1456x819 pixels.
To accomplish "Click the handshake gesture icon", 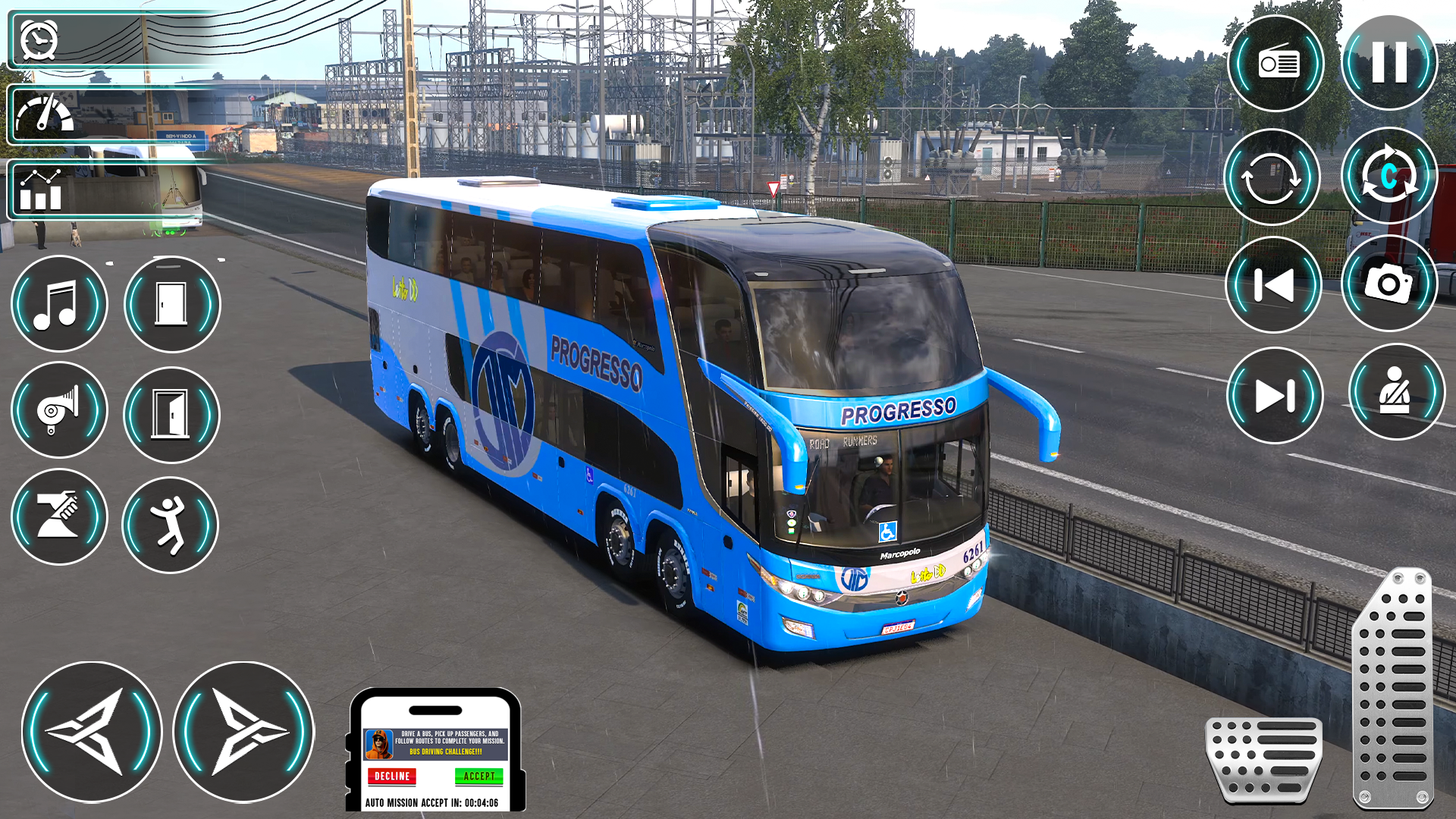I will click(60, 516).
